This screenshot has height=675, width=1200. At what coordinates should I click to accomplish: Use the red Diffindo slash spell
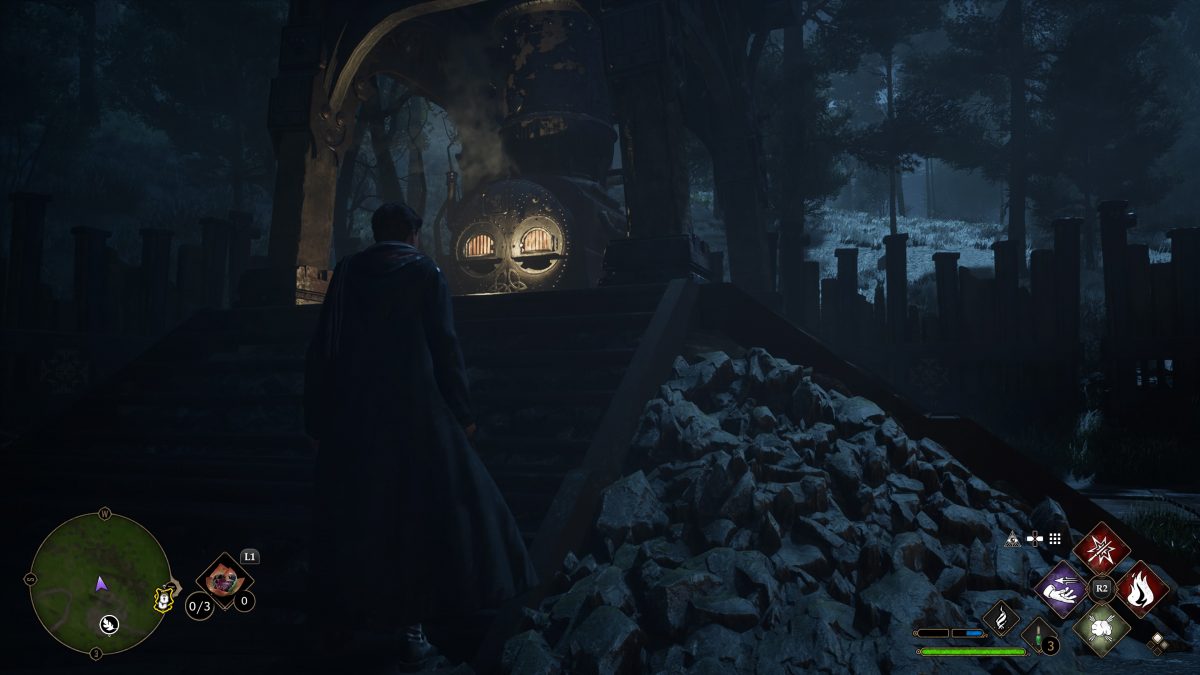1101,548
